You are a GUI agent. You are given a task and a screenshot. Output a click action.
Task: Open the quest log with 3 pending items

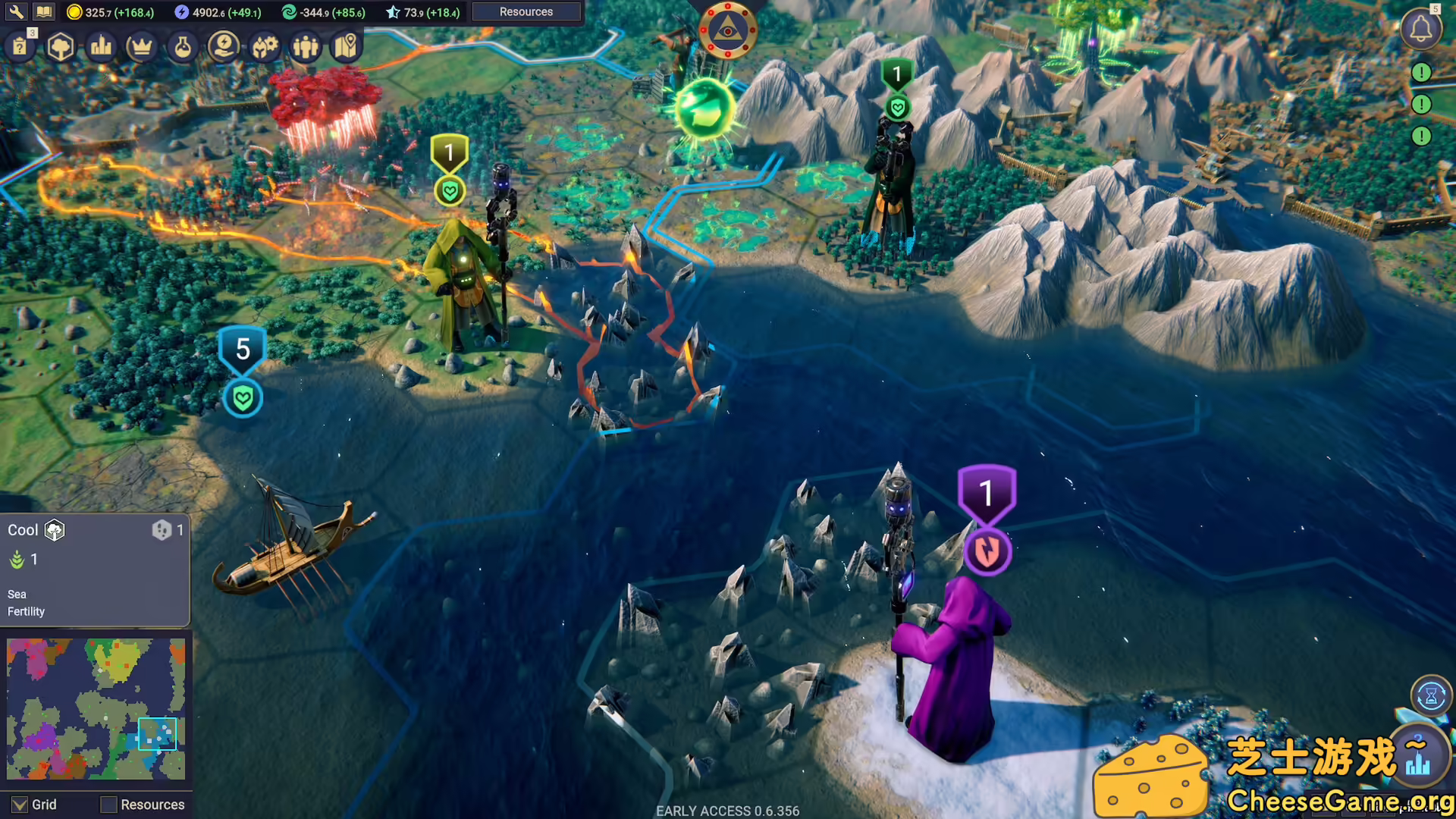20,45
